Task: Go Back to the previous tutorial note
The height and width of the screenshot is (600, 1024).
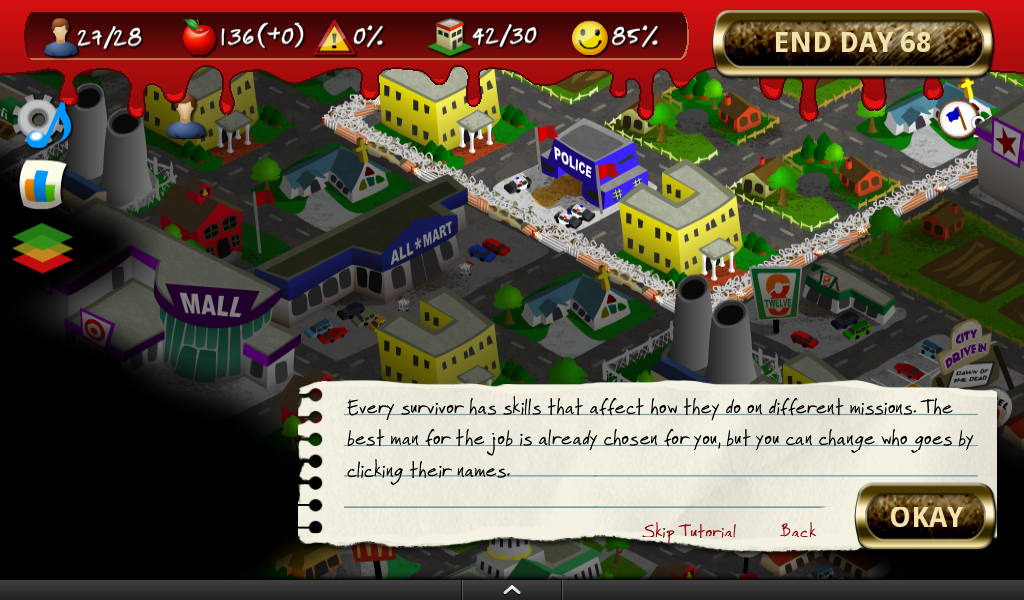Action: tap(798, 531)
